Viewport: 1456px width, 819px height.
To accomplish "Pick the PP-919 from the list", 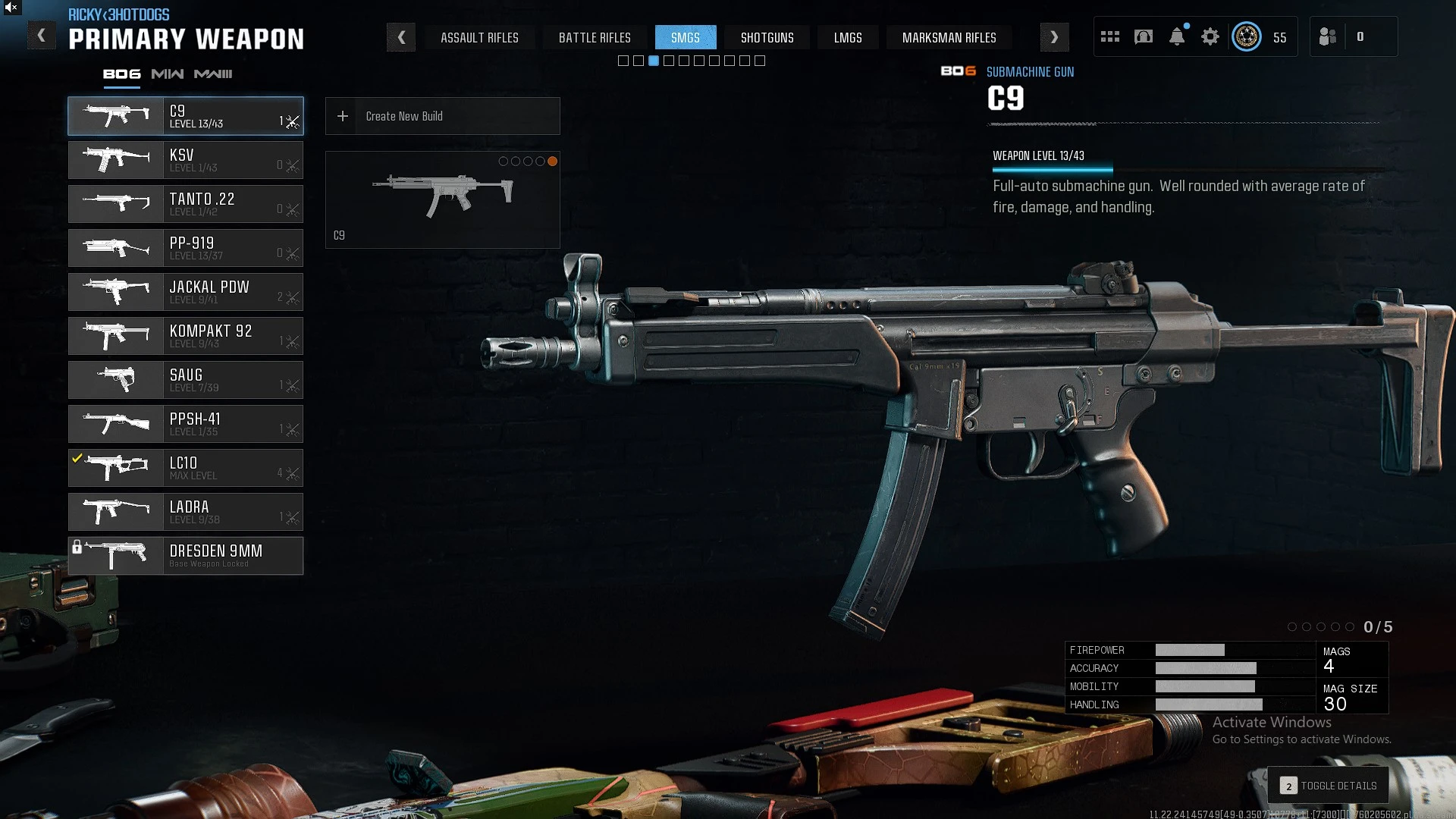I will point(186,248).
